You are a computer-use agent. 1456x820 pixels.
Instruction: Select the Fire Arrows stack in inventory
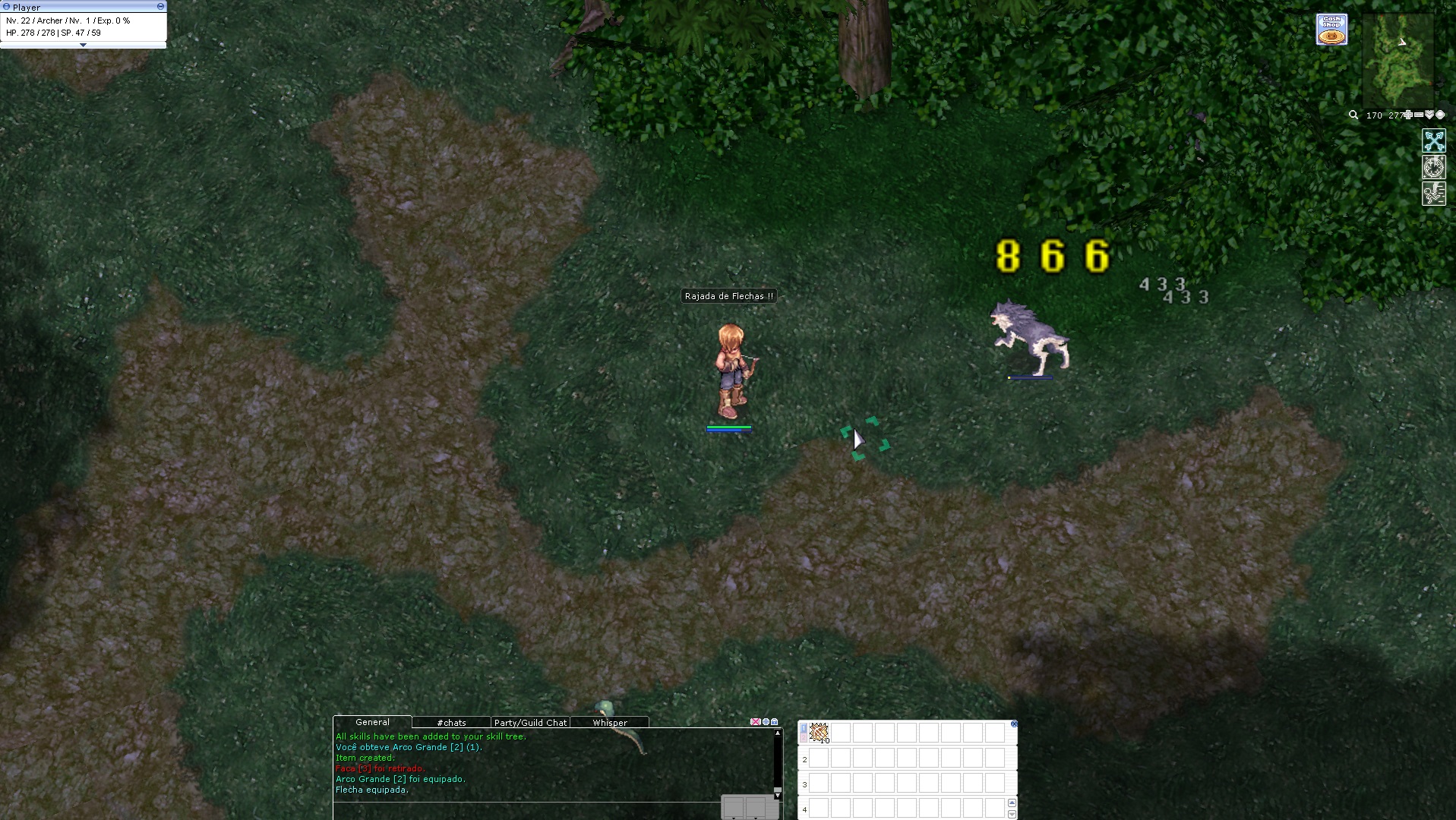click(x=819, y=733)
